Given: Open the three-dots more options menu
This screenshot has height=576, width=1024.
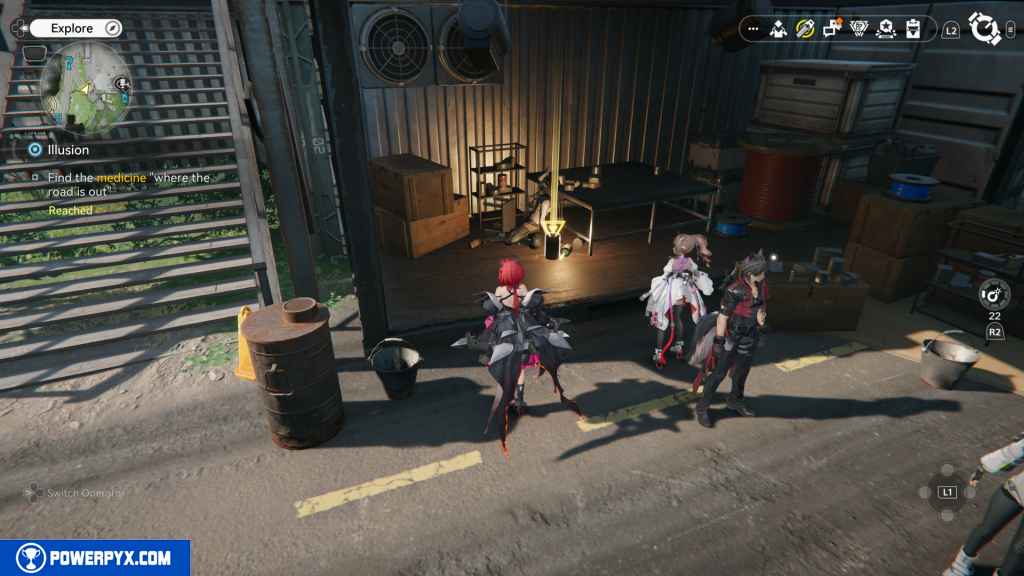Looking at the screenshot, I should (x=753, y=30).
